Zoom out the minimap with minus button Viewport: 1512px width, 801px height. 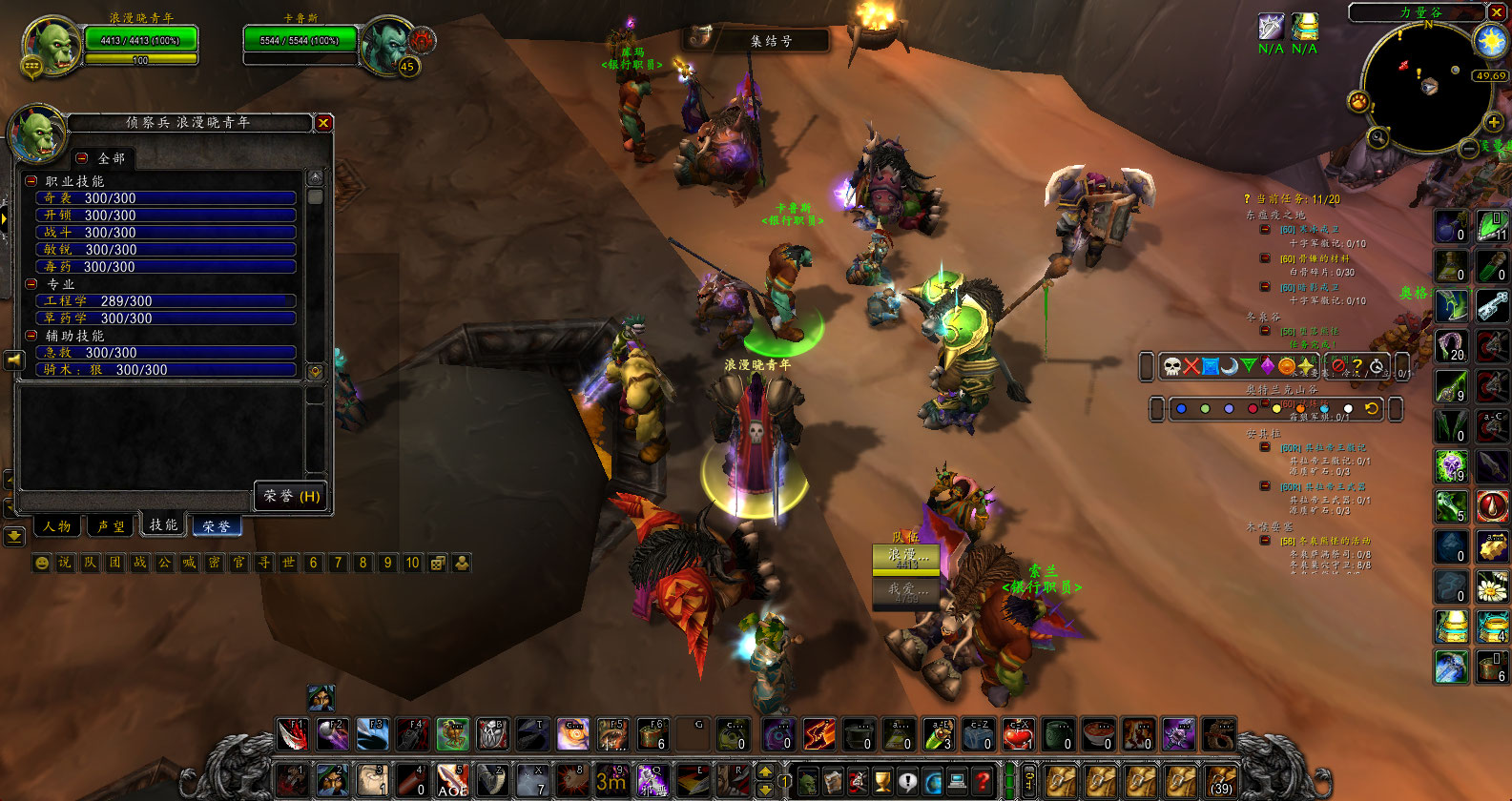click(1470, 148)
